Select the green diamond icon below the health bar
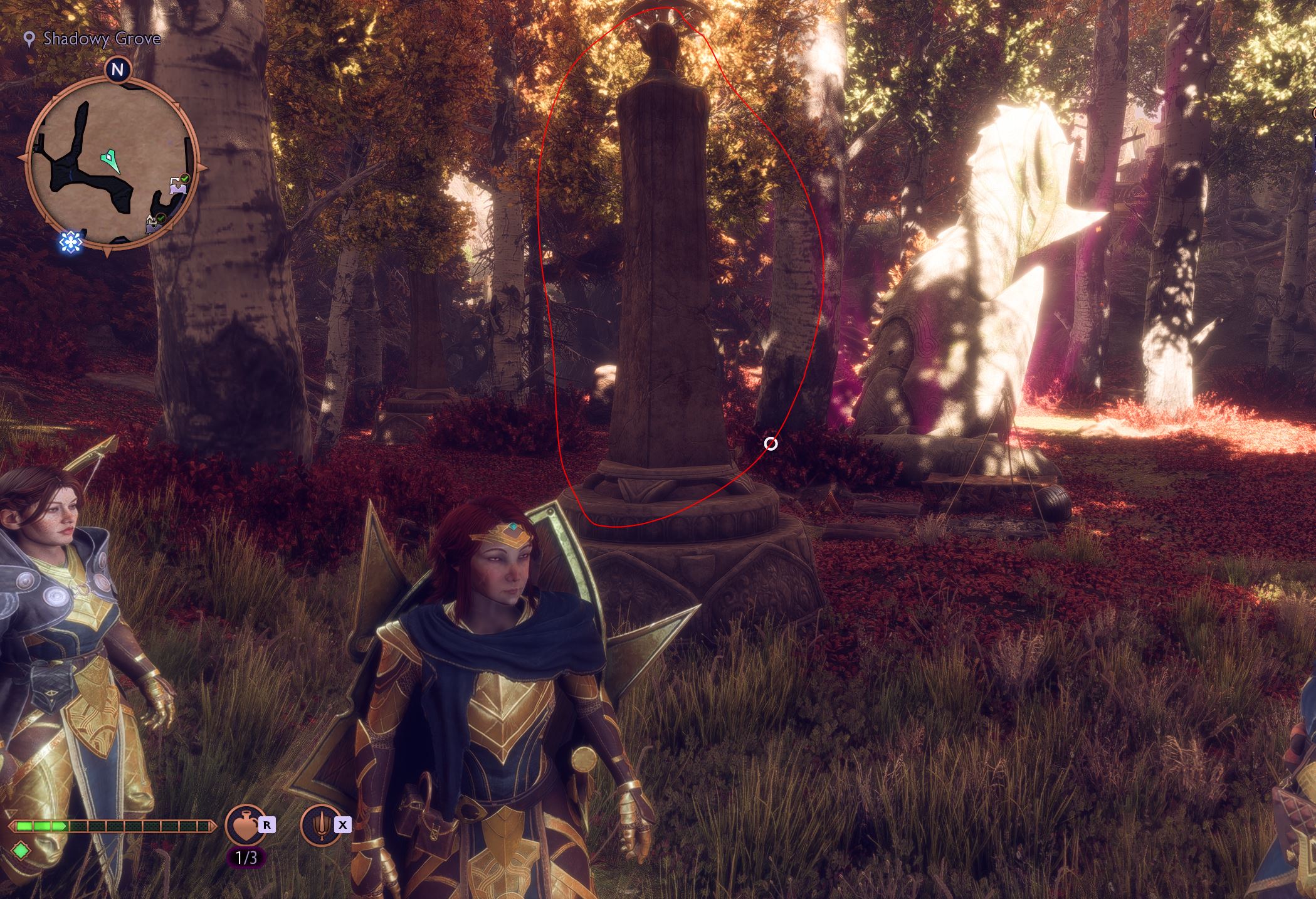The width and height of the screenshot is (1316, 899). pos(21,851)
